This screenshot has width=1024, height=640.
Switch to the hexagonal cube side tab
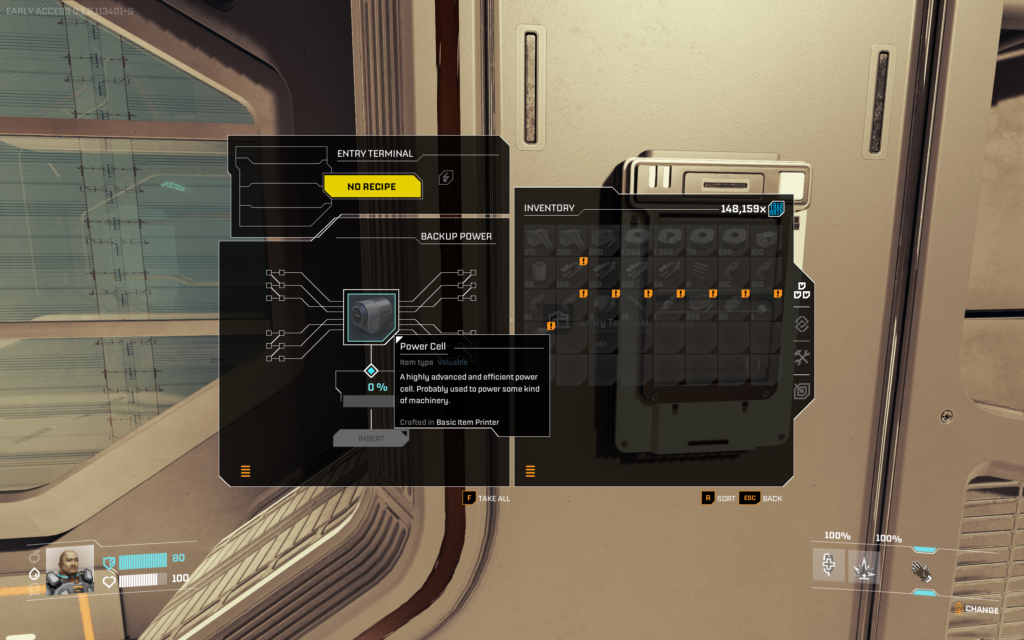[801, 391]
